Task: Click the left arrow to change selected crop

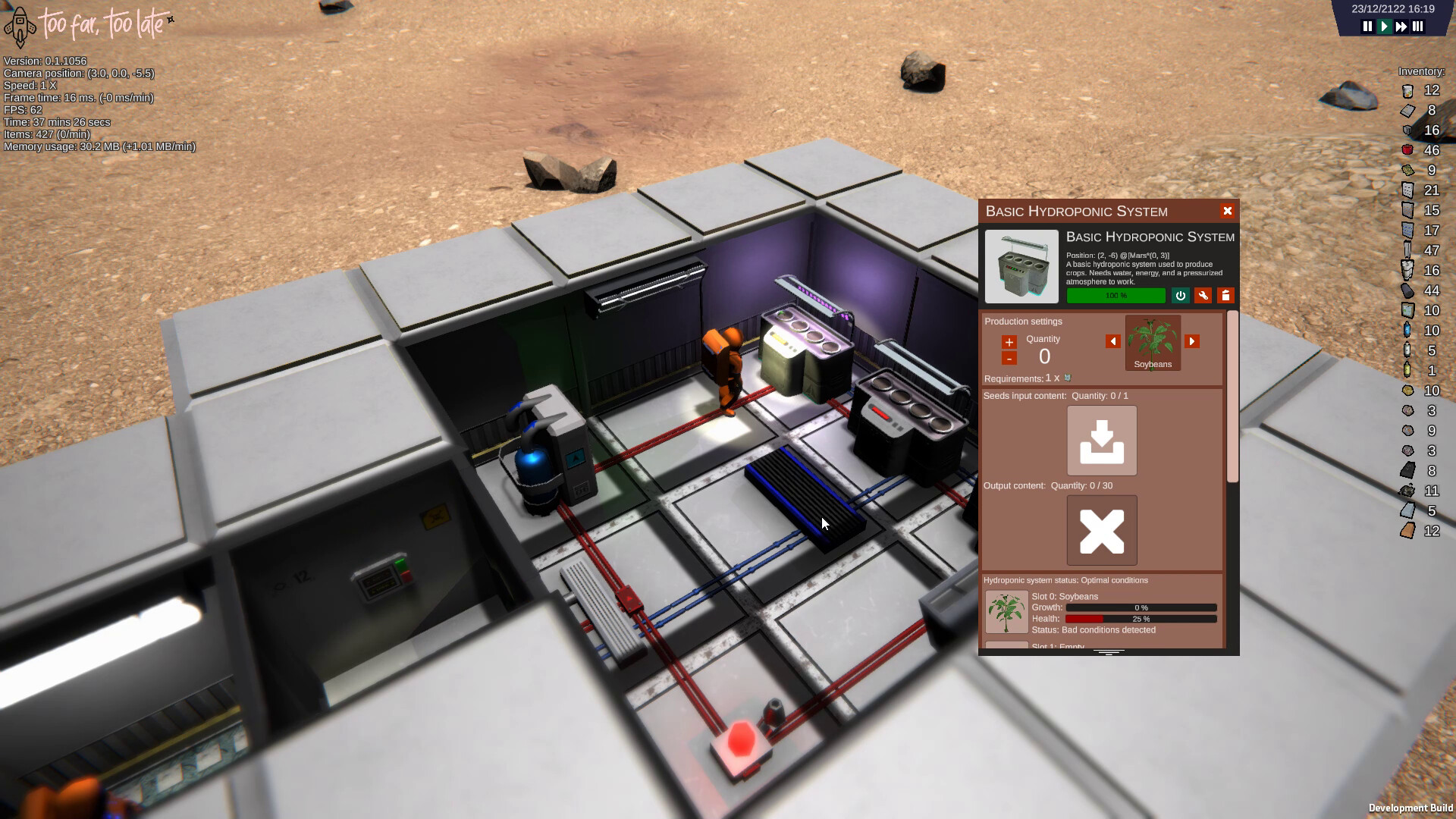Action: [x=1114, y=341]
